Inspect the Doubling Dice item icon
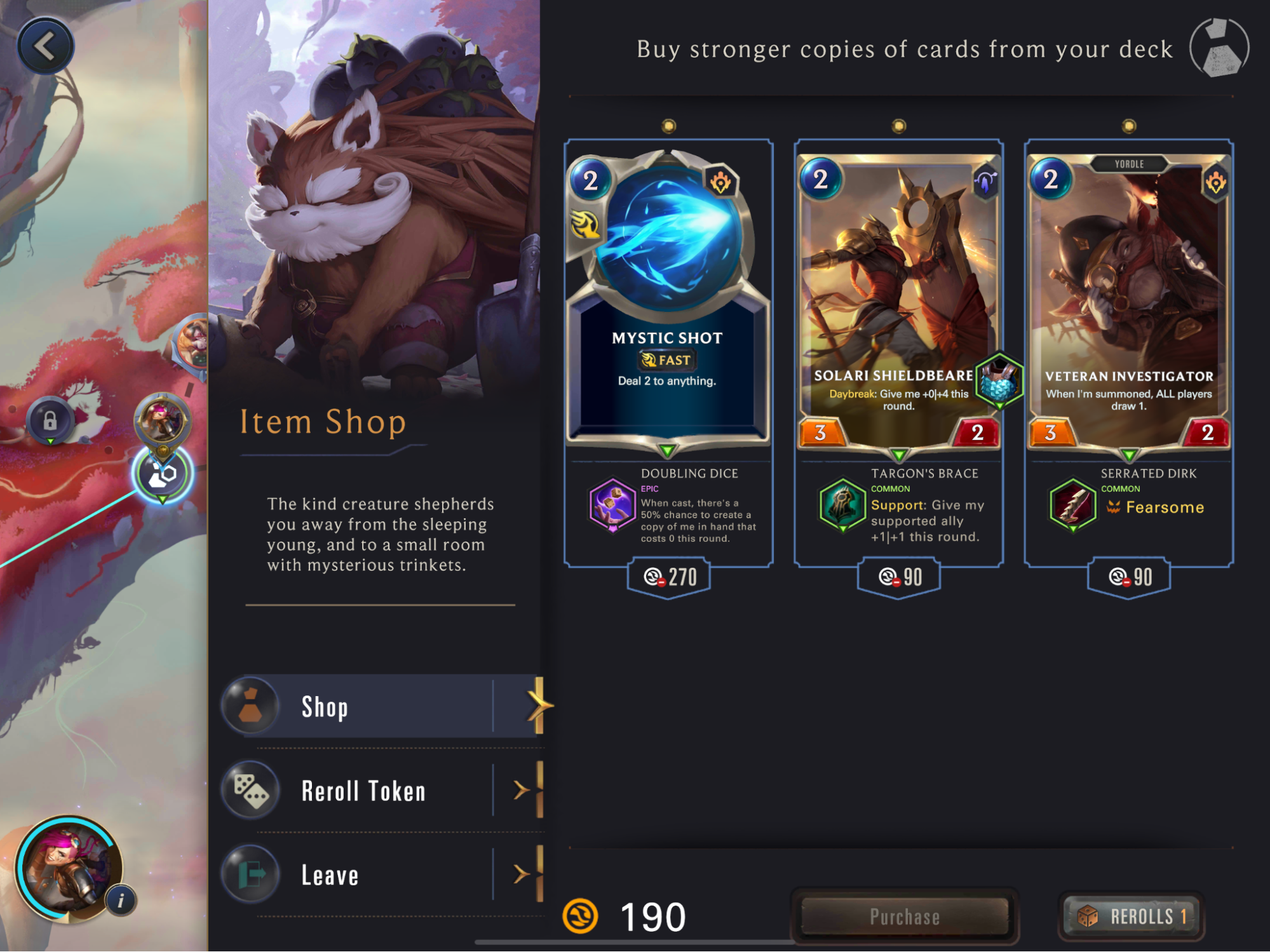This screenshot has width=1270, height=952. (612, 506)
